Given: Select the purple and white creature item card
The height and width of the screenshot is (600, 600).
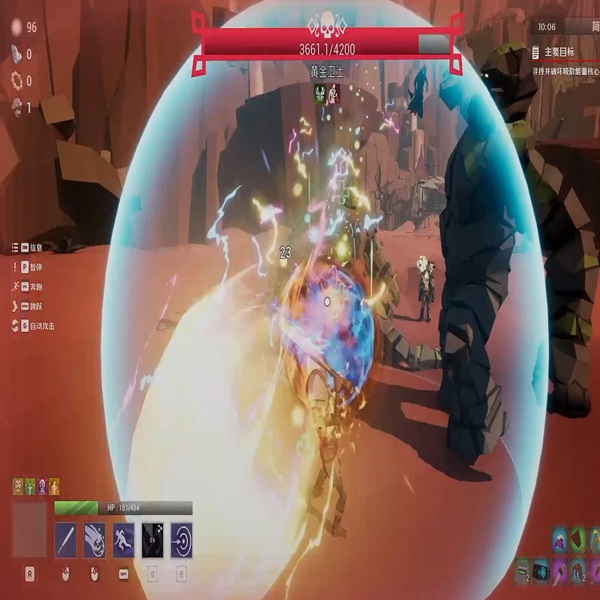Looking at the screenshot, I should [x=559, y=545].
